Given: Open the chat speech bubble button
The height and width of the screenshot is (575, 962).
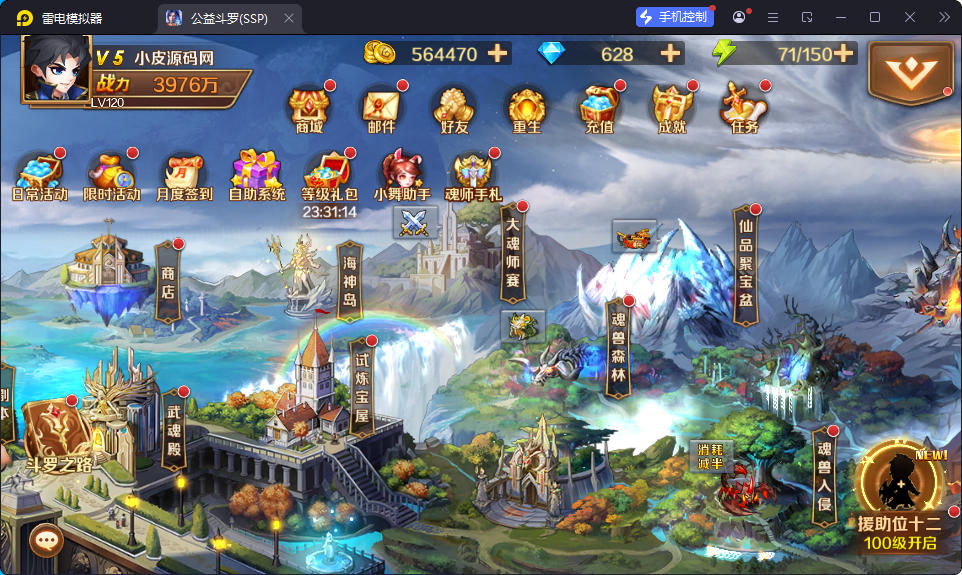Looking at the screenshot, I should tap(46, 541).
